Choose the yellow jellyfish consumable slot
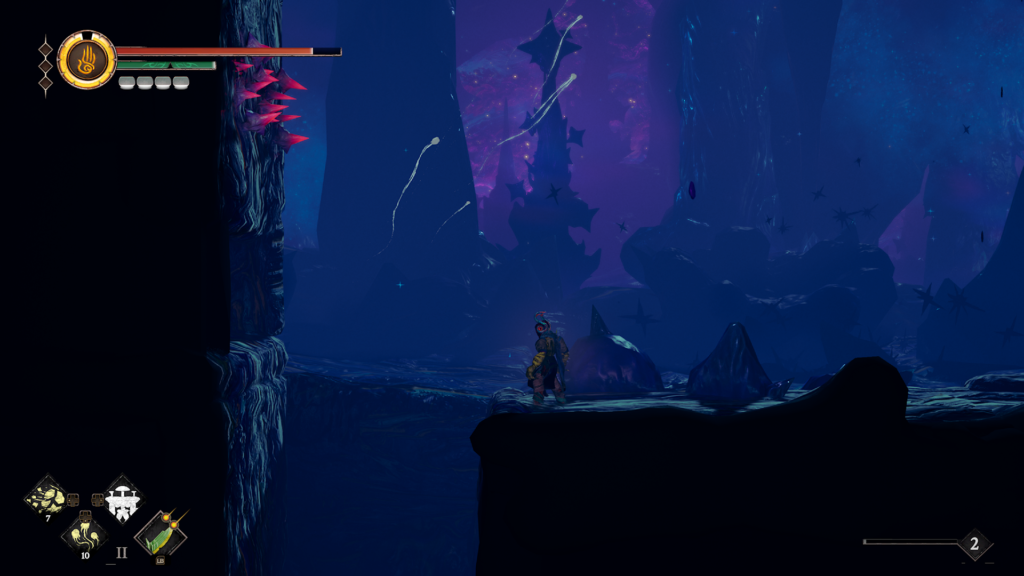1024x576 pixels. click(x=84, y=532)
